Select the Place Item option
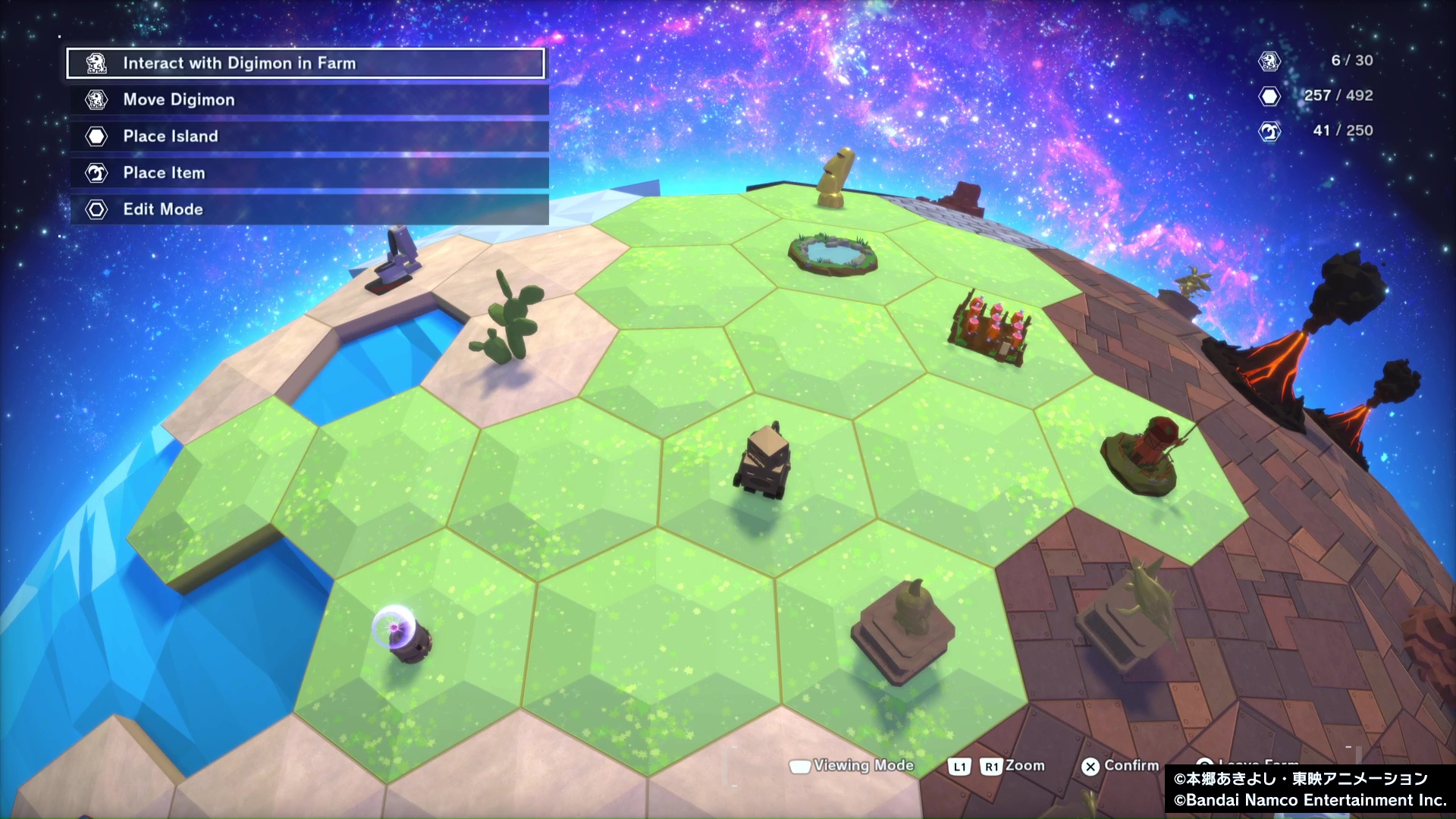Image resolution: width=1456 pixels, height=819 pixels. pos(309,173)
